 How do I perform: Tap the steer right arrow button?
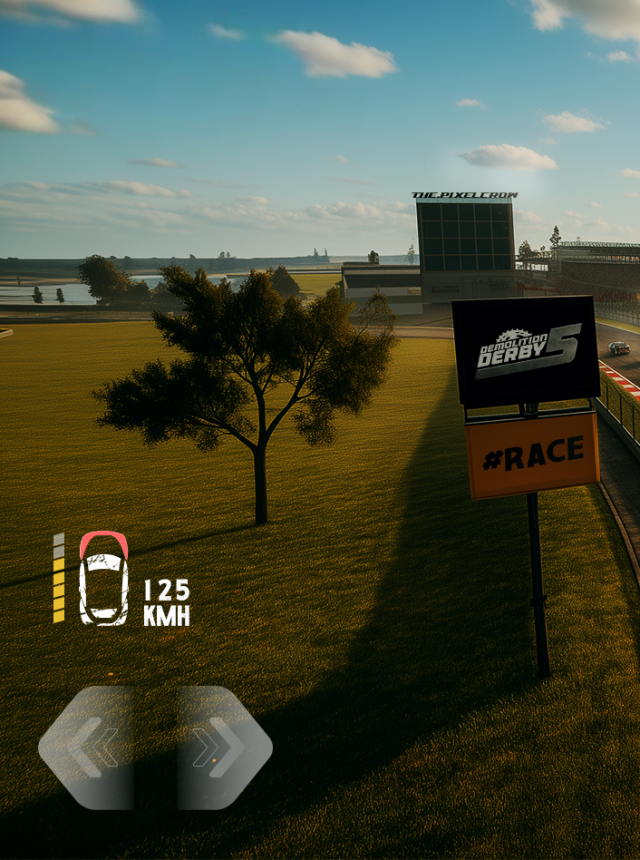tap(222, 747)
